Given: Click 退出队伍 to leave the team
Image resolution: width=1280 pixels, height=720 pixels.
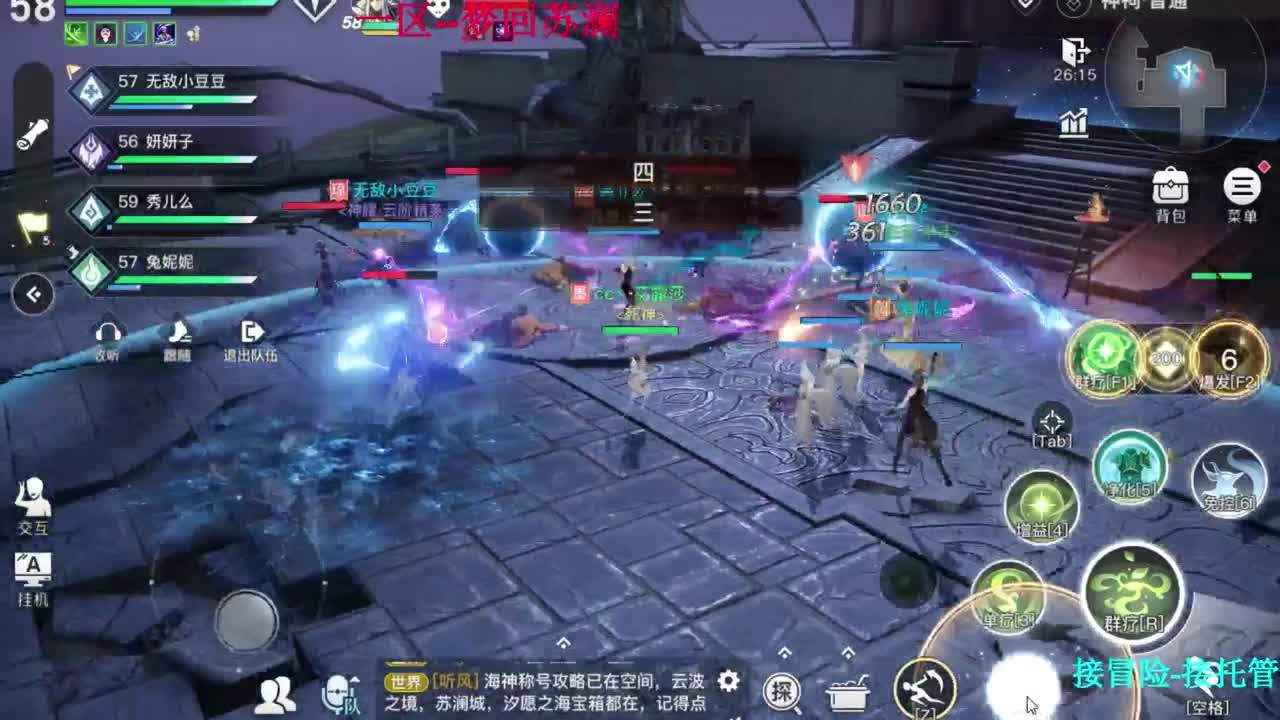Looking at the screenshot, I should [251, 332].
